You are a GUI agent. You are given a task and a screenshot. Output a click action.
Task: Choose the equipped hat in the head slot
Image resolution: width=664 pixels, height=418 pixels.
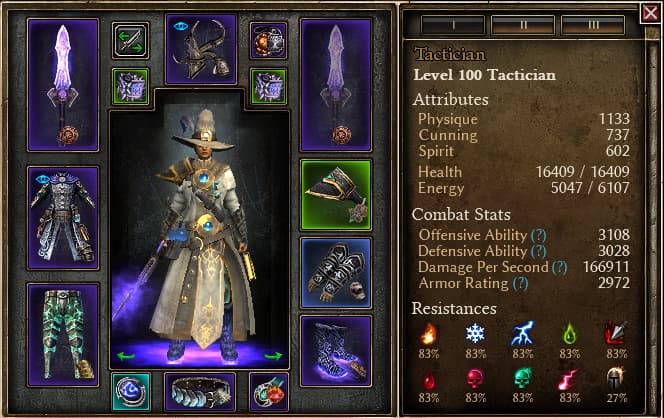[x=200, y=47]
